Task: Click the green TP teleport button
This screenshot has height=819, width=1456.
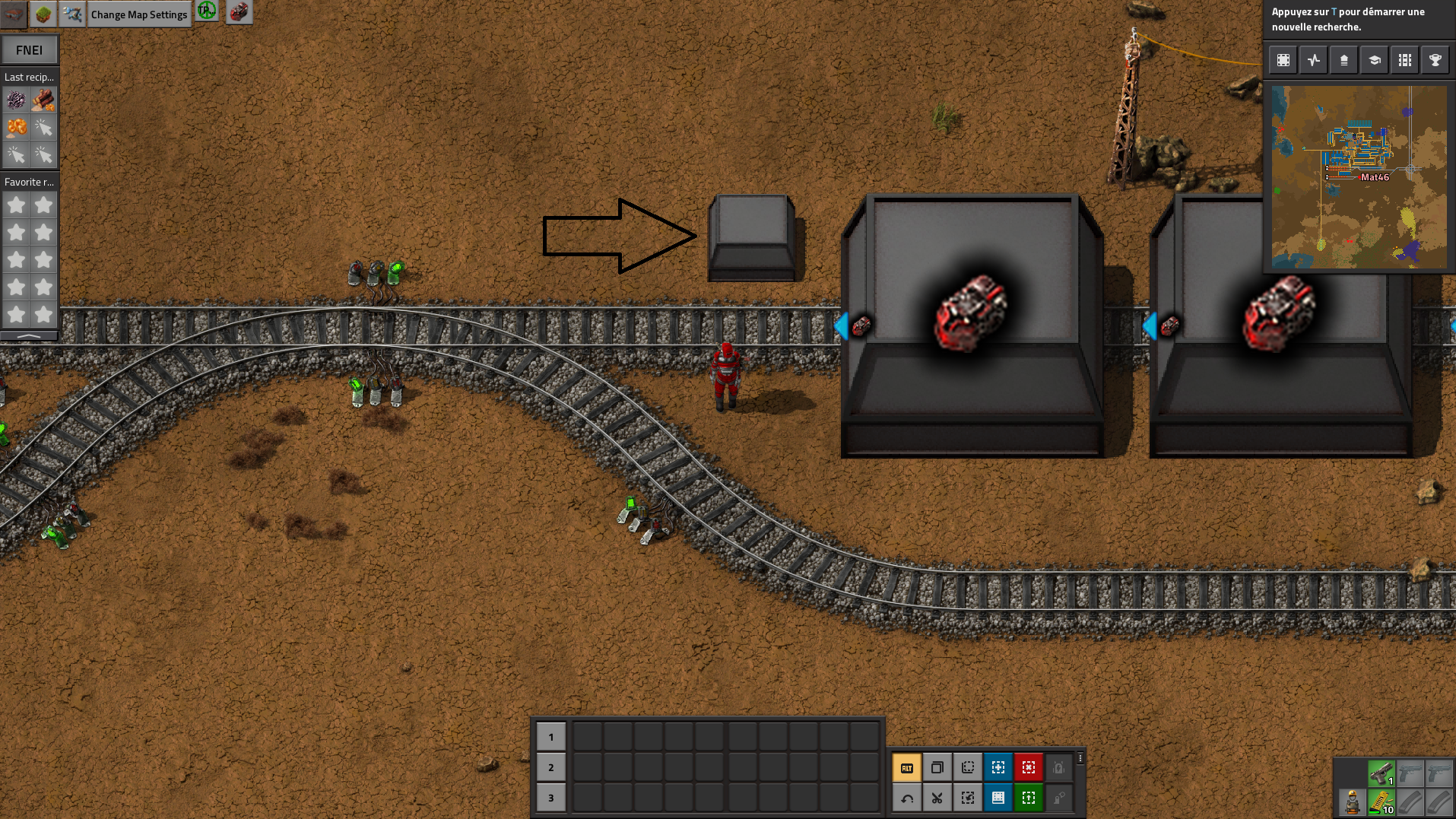Action: [x=207, y=11]
